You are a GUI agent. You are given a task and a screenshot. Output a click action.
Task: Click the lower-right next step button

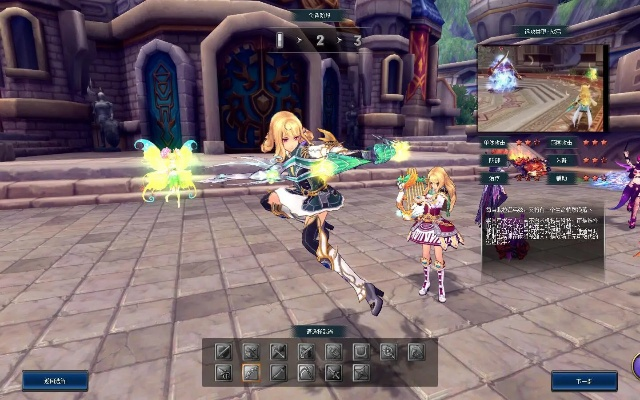583,381
